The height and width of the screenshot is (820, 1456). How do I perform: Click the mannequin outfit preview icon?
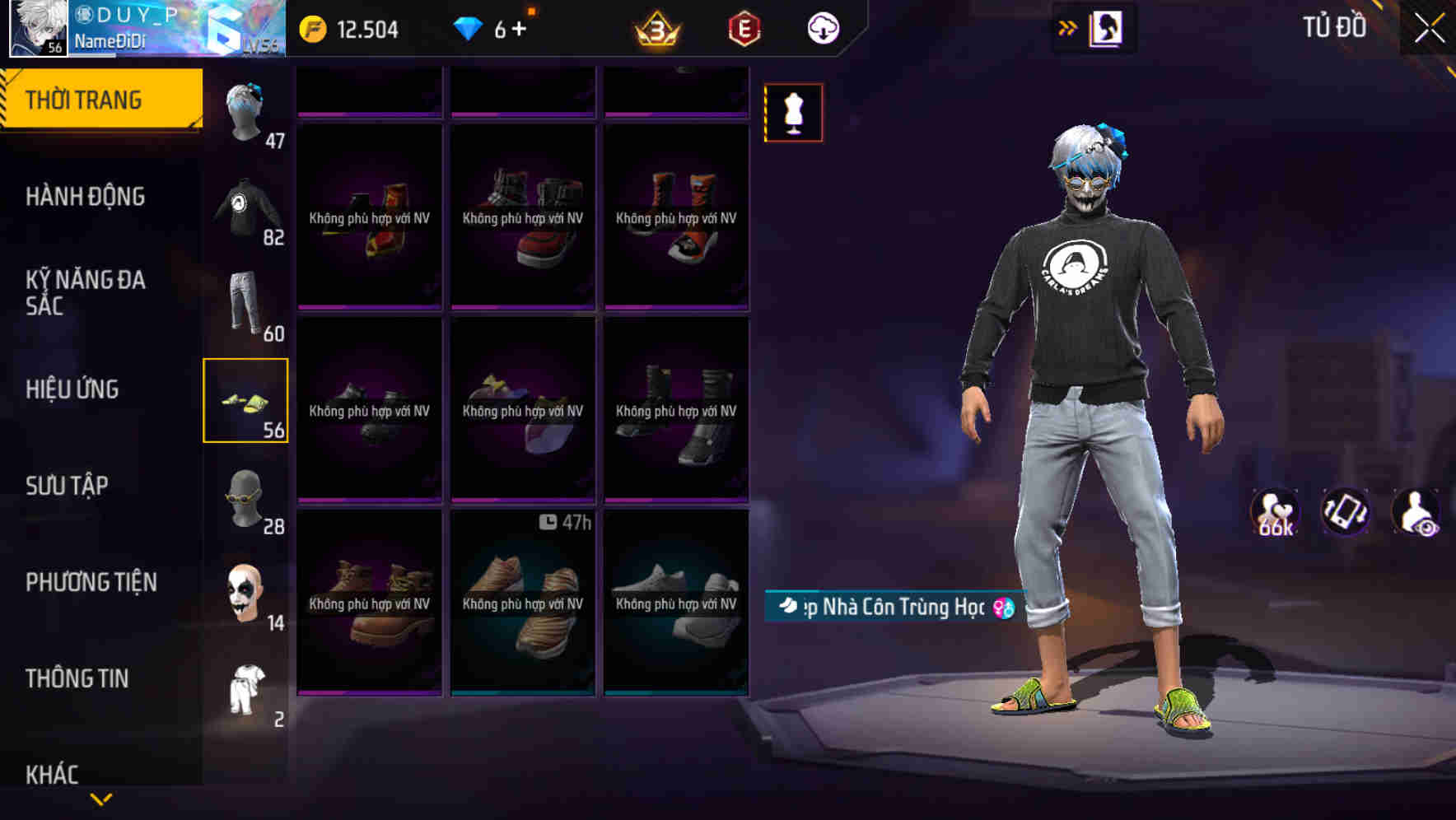(792, 112)
